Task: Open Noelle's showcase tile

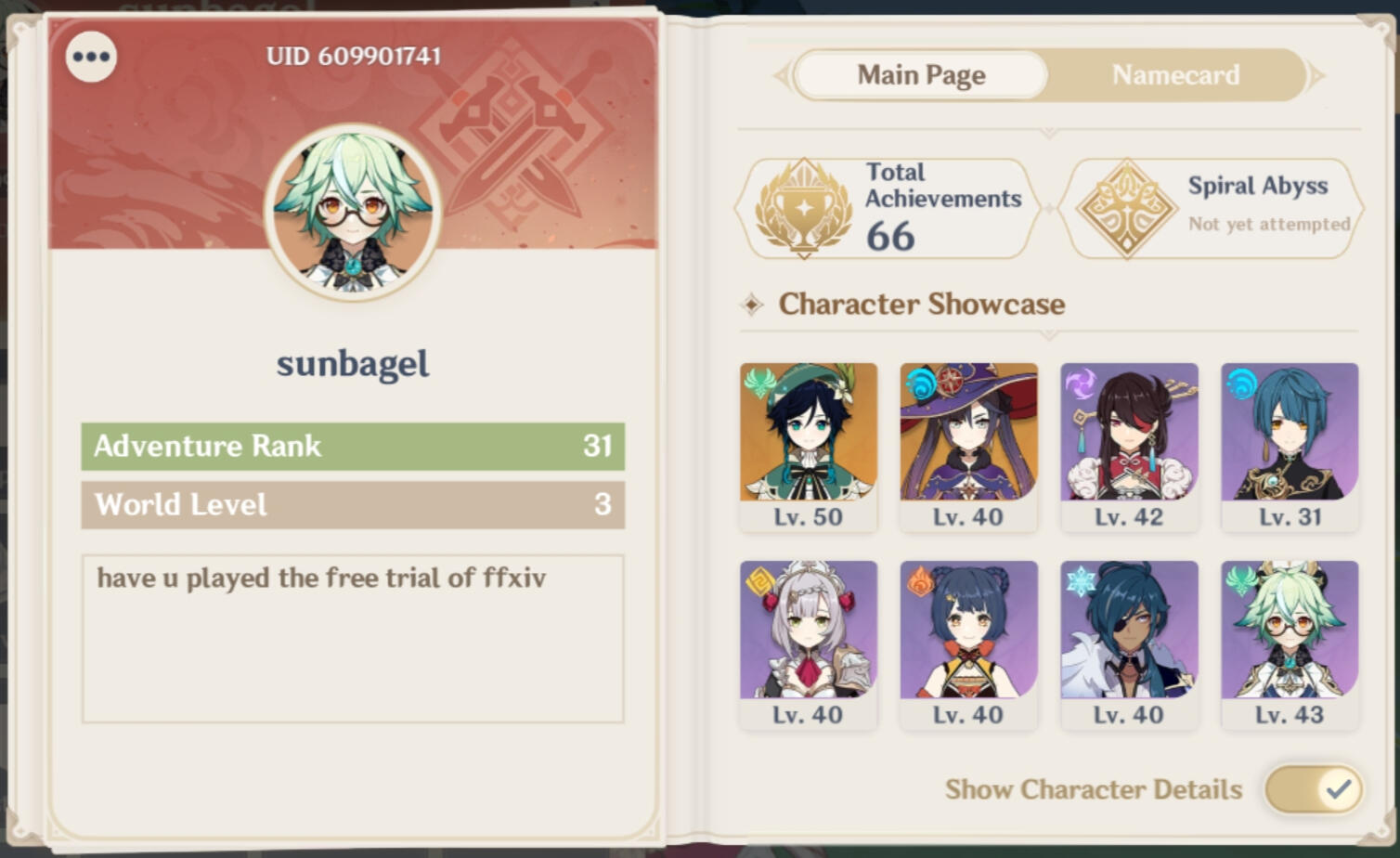Action: tap(808, 643)
